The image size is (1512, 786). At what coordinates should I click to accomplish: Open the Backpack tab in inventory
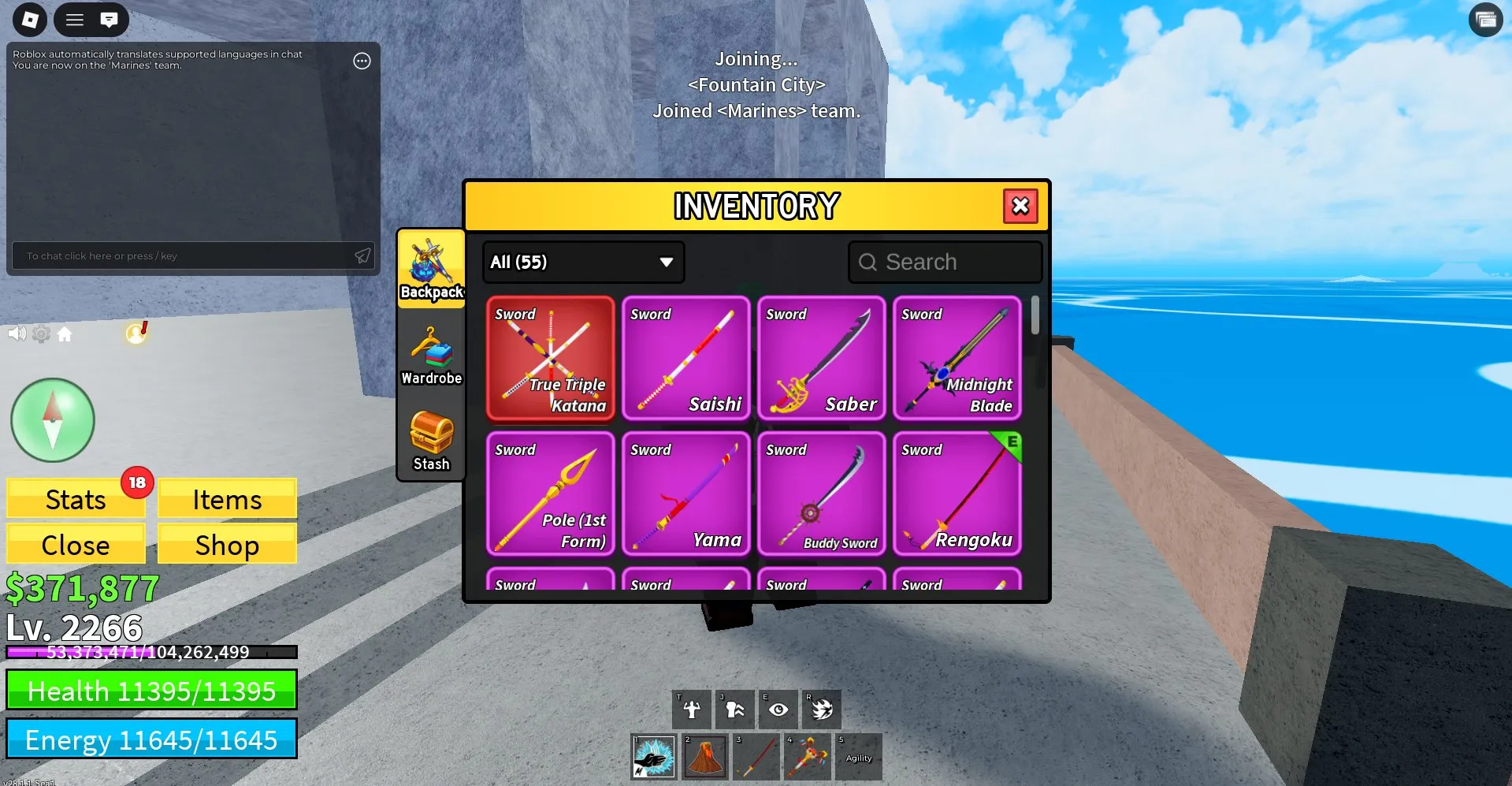(431, 270)
